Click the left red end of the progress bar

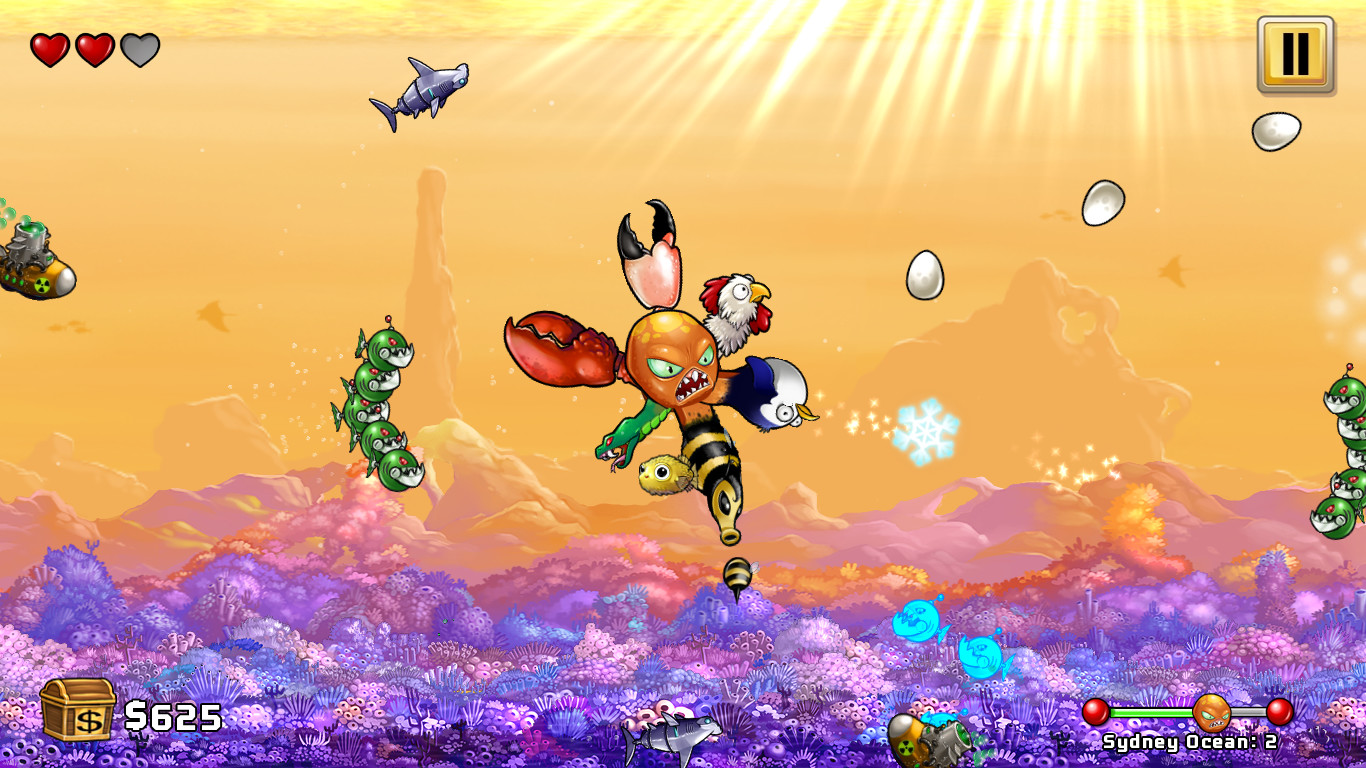[x=1096, y=711]
